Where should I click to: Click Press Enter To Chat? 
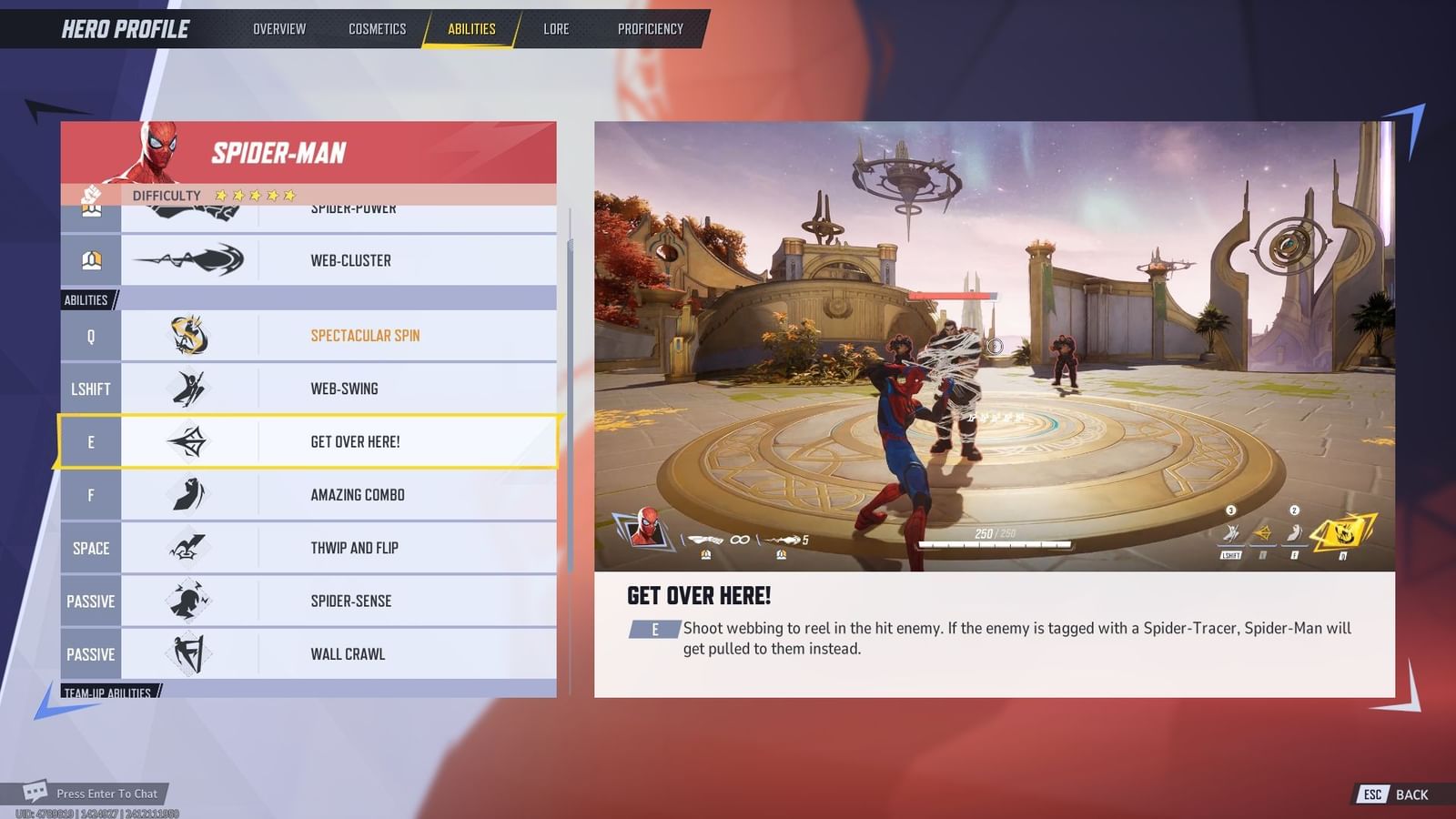106,794
